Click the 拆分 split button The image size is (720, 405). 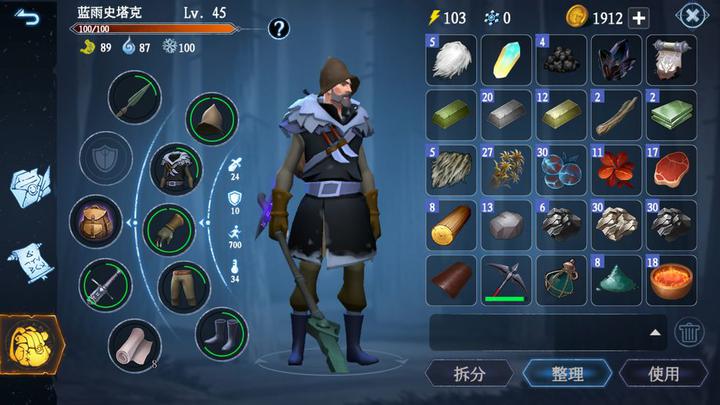click(x=469, y=374)
